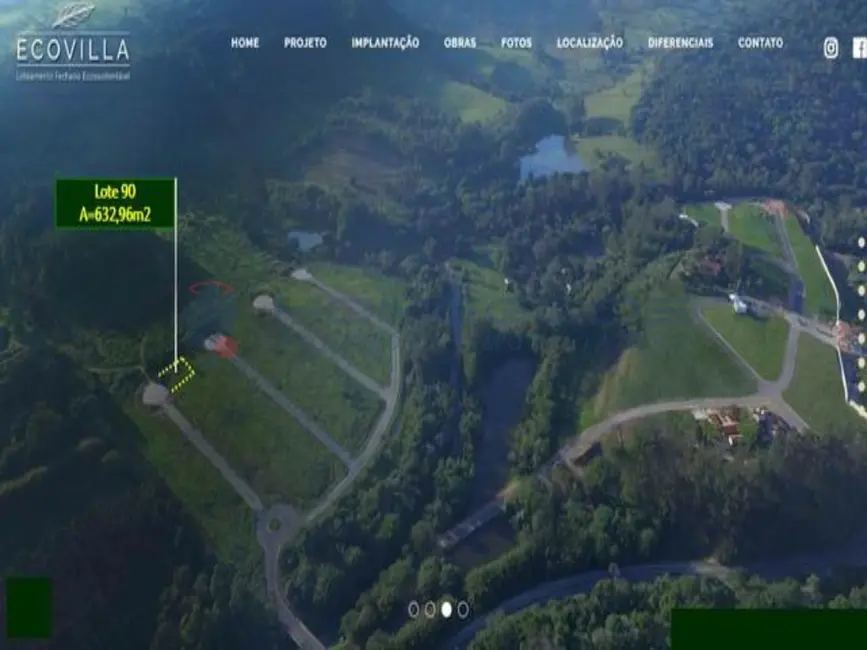
Task: Select the highlighted filled carousel dot
Action: coord(446,609)
